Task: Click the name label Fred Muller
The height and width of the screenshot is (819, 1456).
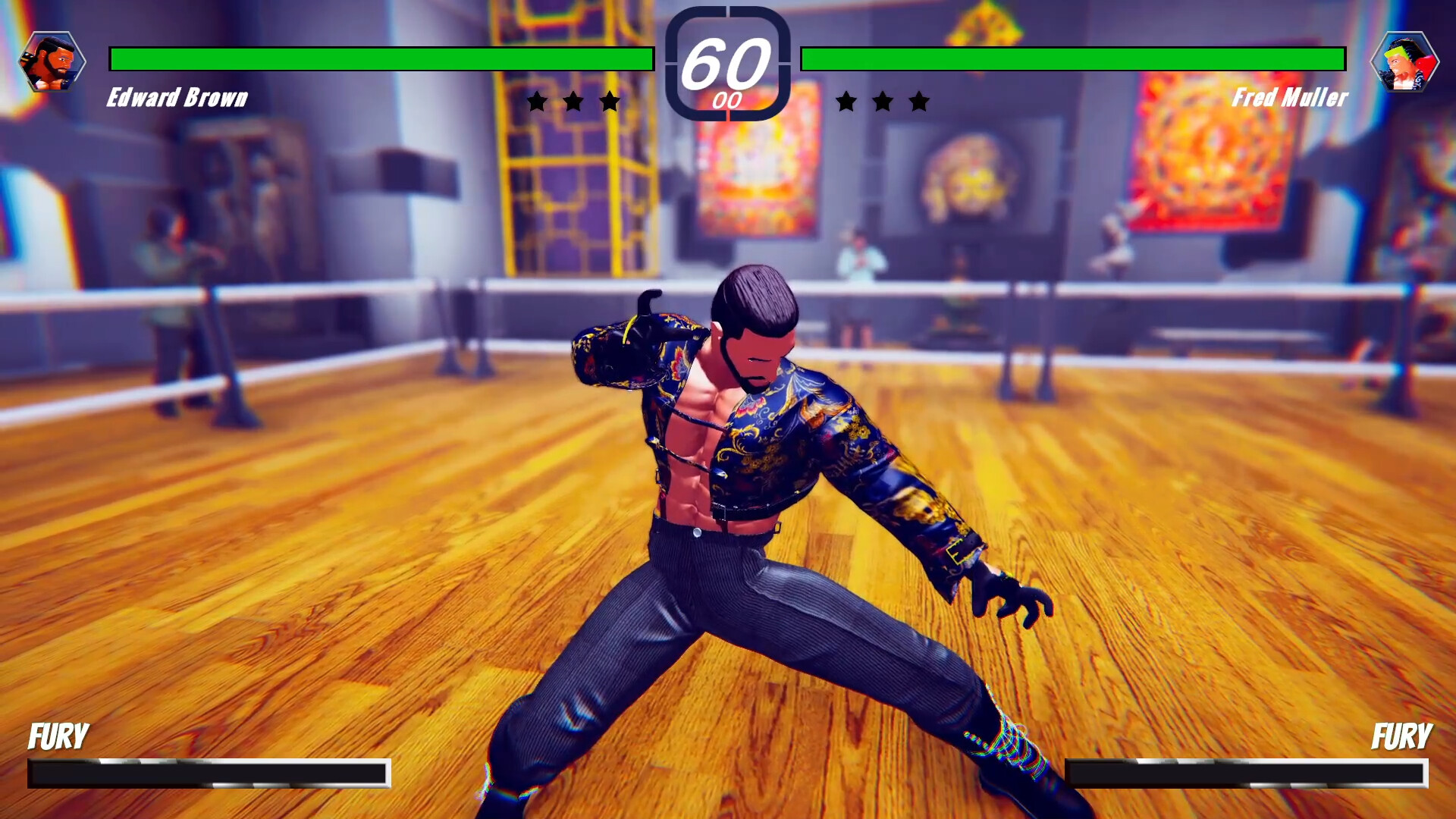Action: point(1289,98)
